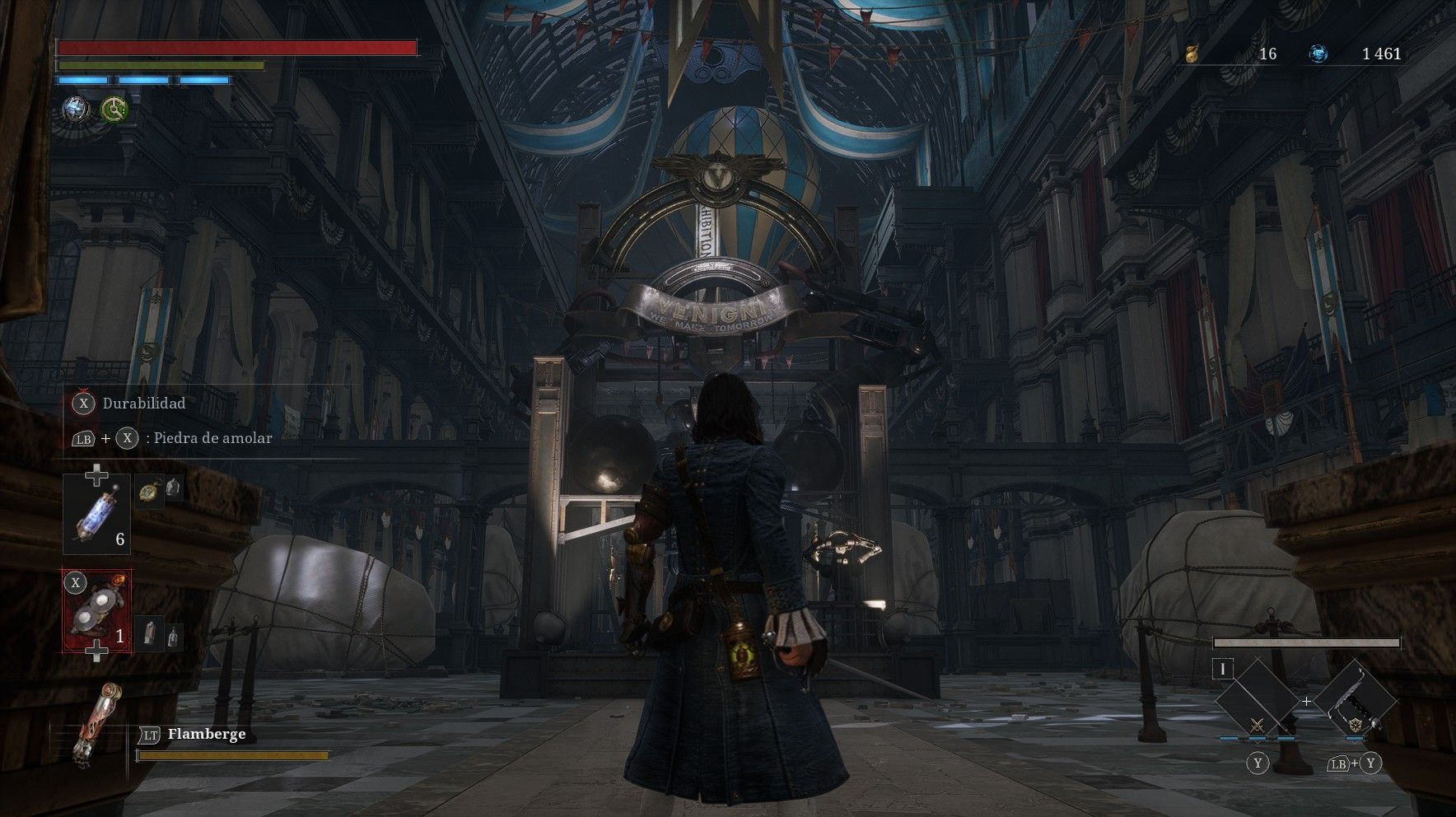Click the gold coin fruit currency icon

tap(1191, 54)
